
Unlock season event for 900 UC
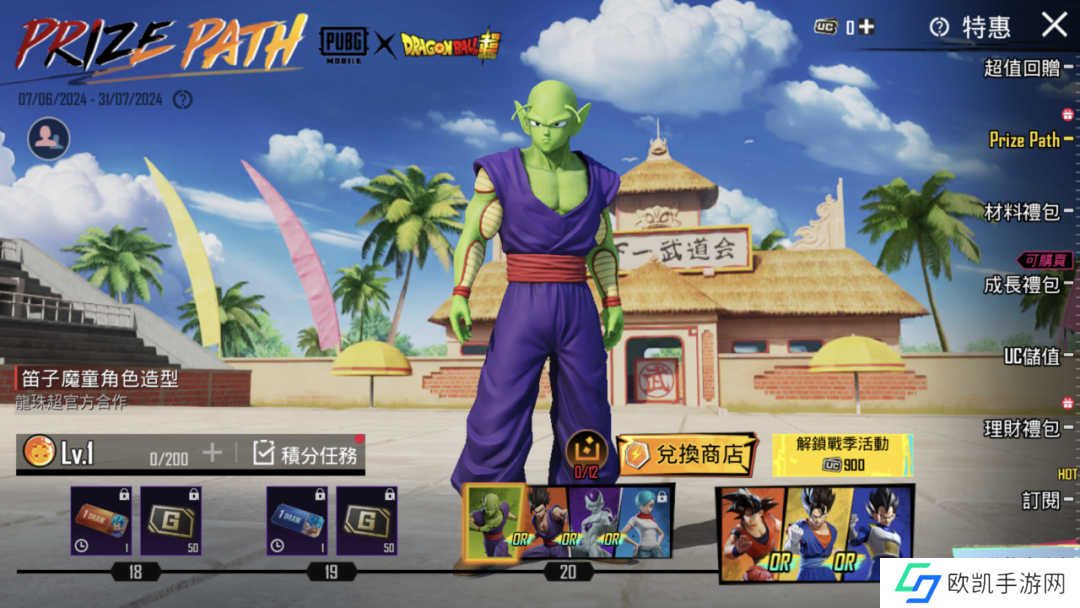(x=842, y=455)
